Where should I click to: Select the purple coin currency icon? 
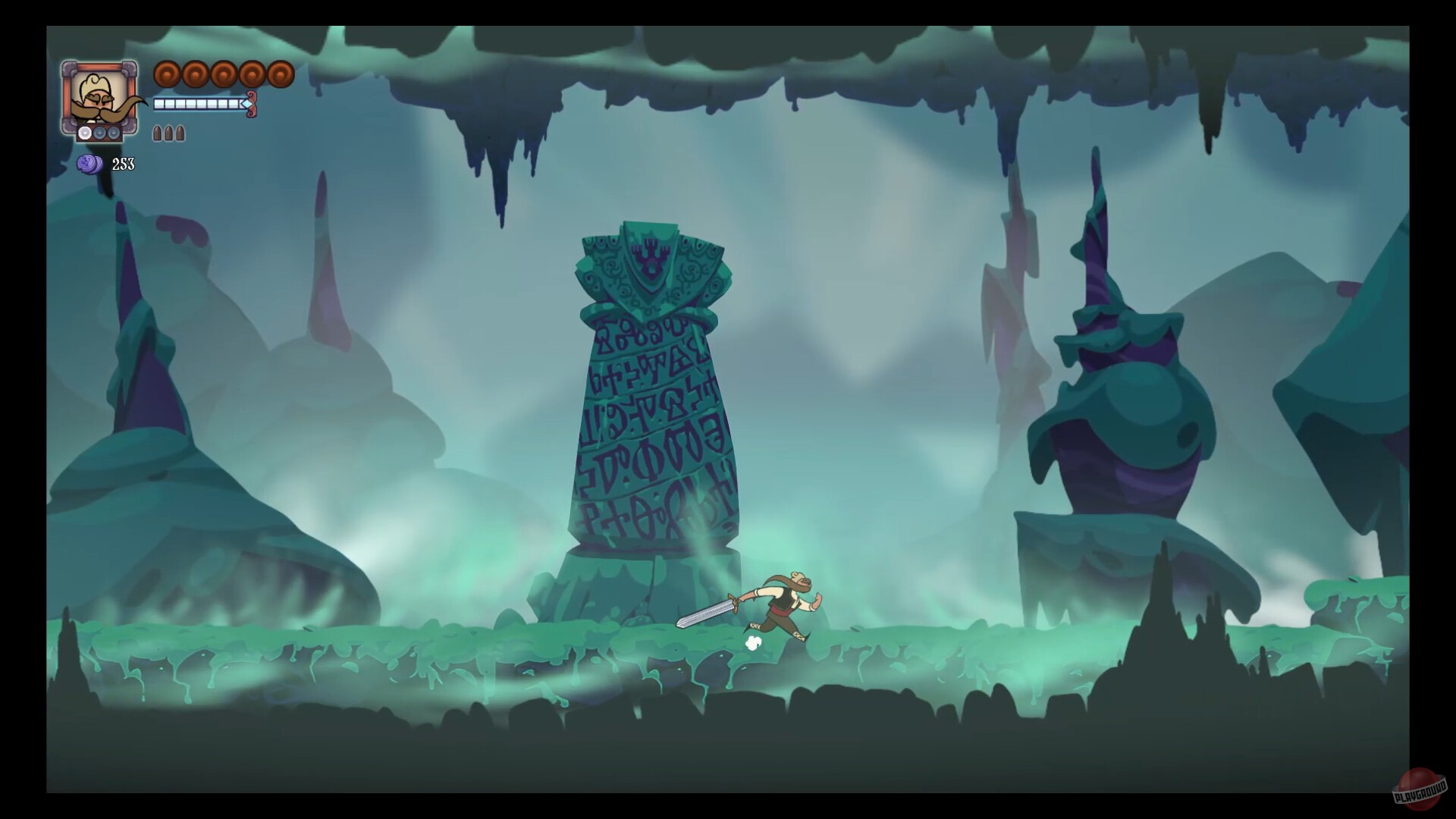click(x=88, y=165)
